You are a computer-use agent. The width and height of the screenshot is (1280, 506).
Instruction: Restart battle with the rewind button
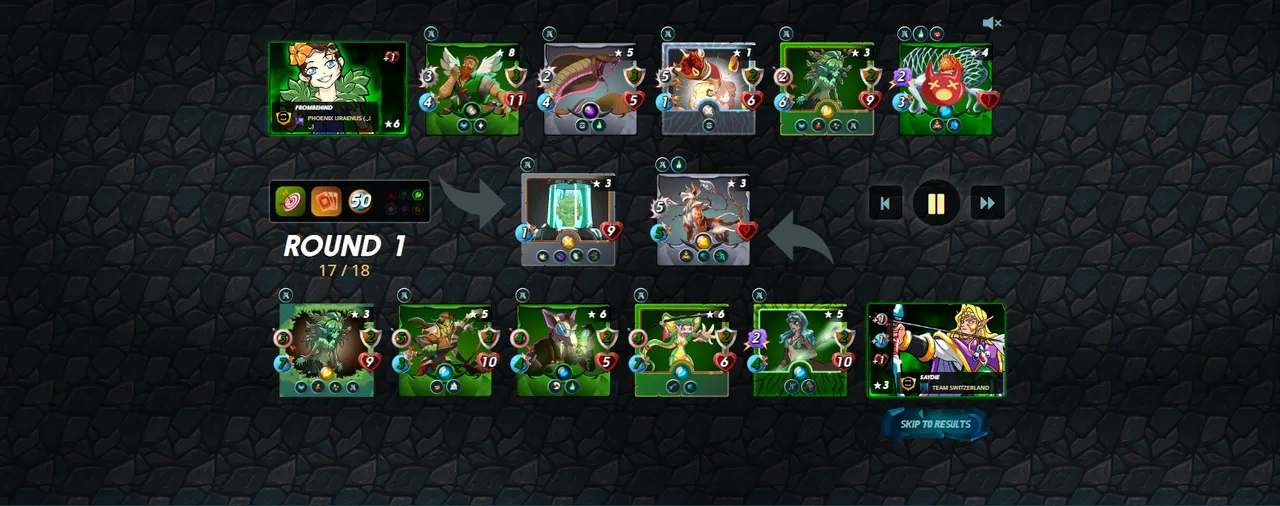coord(885,204)
